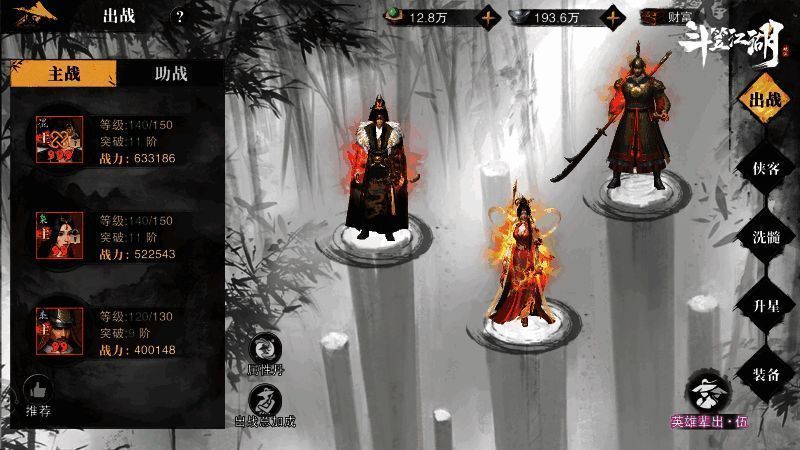Open the 财富 wealth panel

click(x=668, y=17)
